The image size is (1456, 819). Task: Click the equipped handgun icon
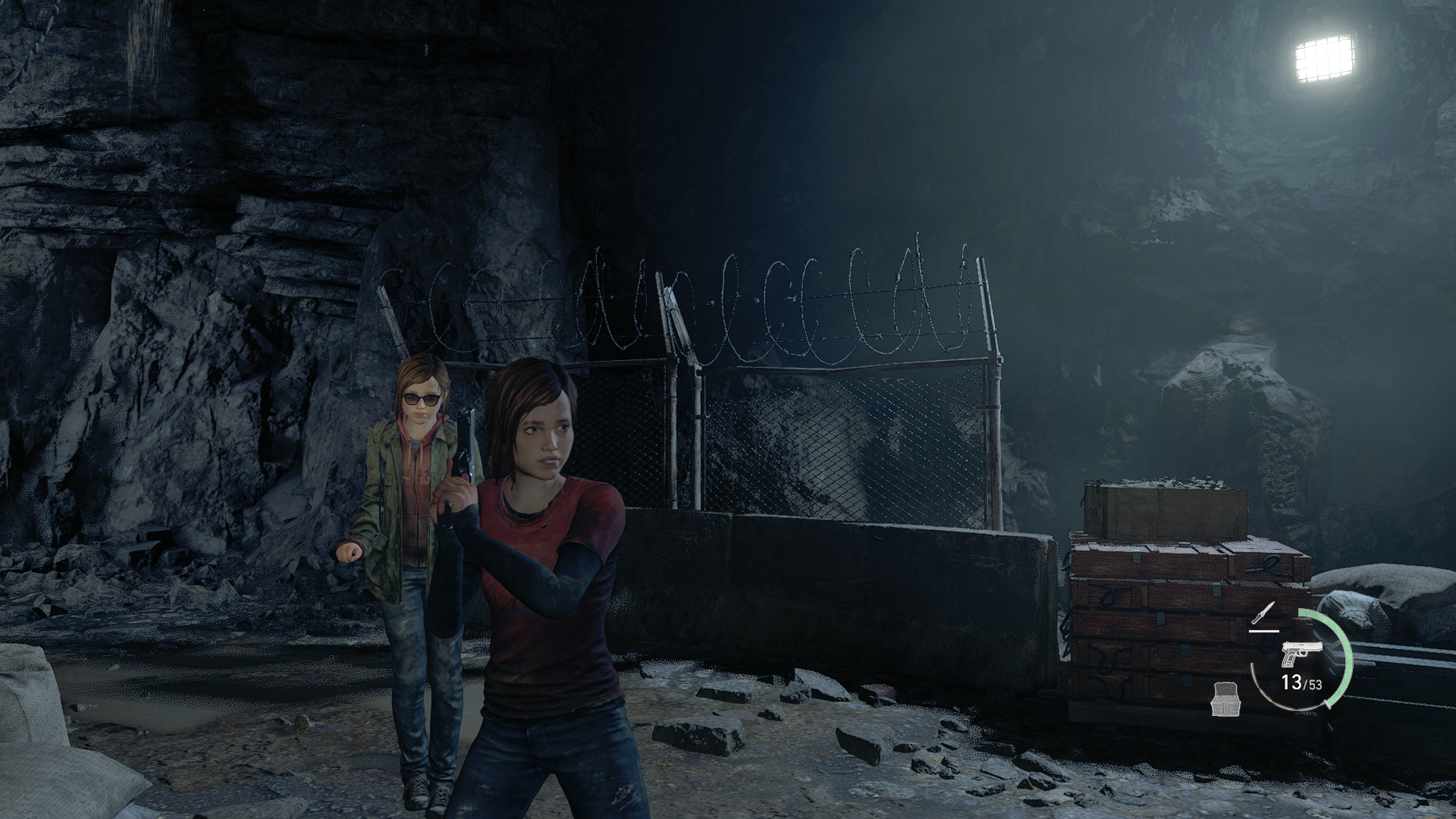click(x=1301, y=655)
